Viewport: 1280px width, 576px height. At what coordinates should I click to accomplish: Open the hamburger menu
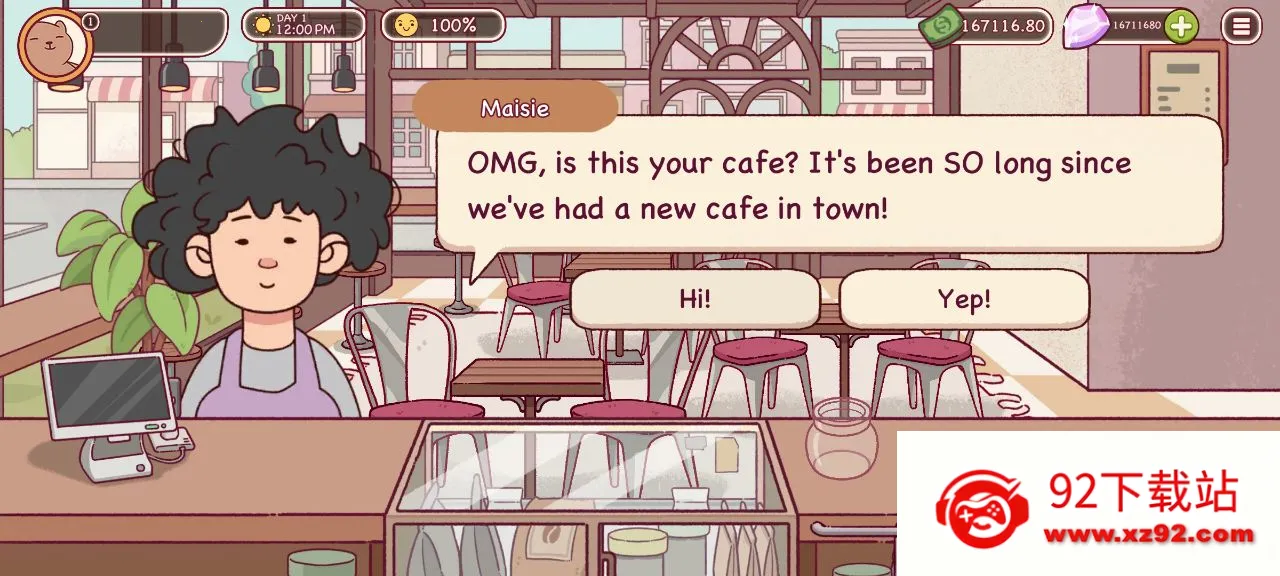point(1241,26)
